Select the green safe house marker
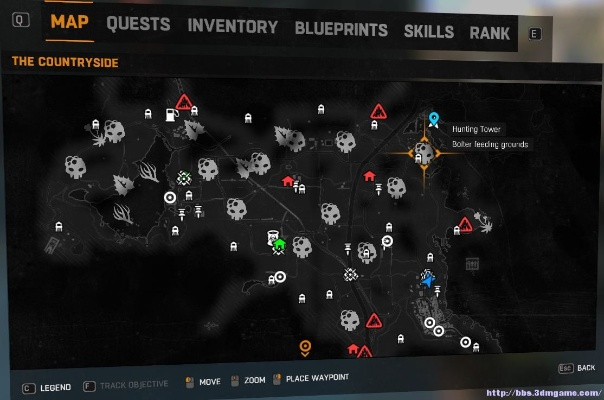Viewport: 604px width, 400px height. coord(280,243)
